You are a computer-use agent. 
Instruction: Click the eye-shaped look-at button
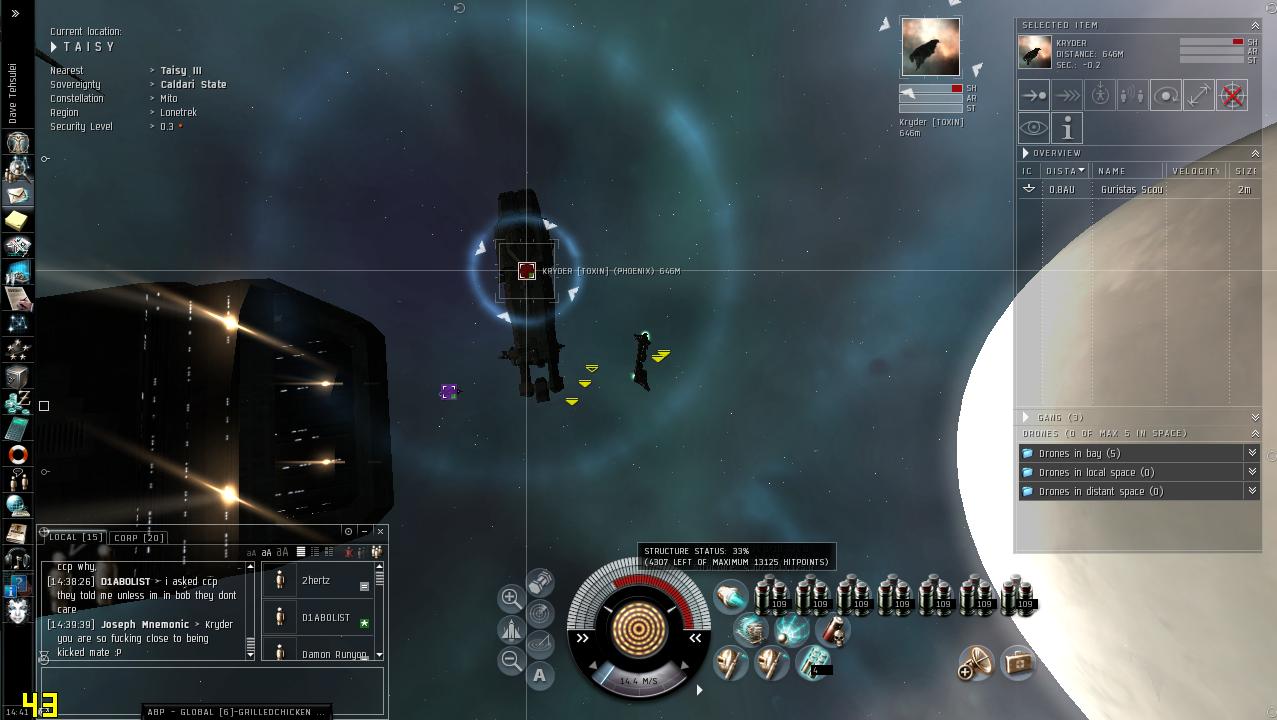pyautogui.click(x=1034, y=129)
